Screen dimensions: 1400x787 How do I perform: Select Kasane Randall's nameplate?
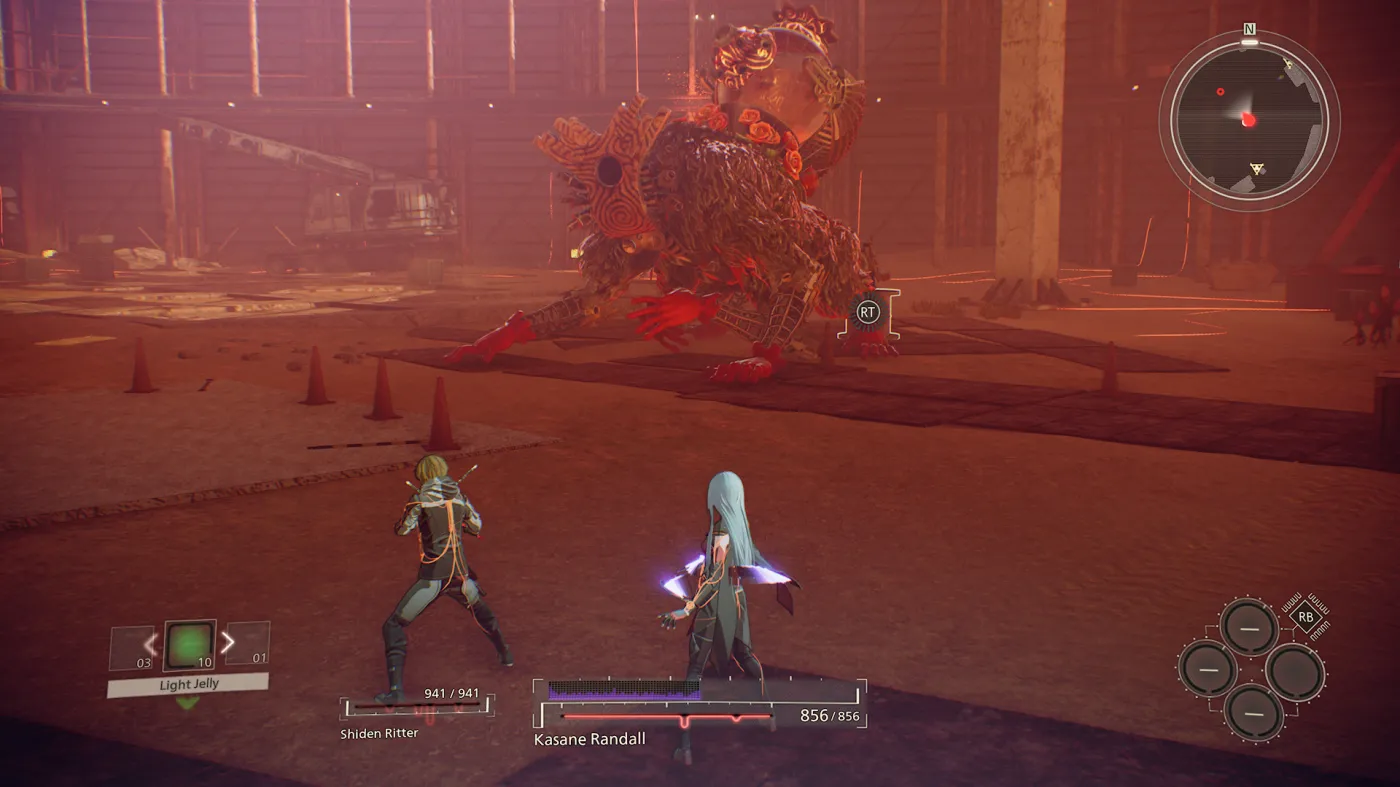pyautogui.click(x=588, y=739)
